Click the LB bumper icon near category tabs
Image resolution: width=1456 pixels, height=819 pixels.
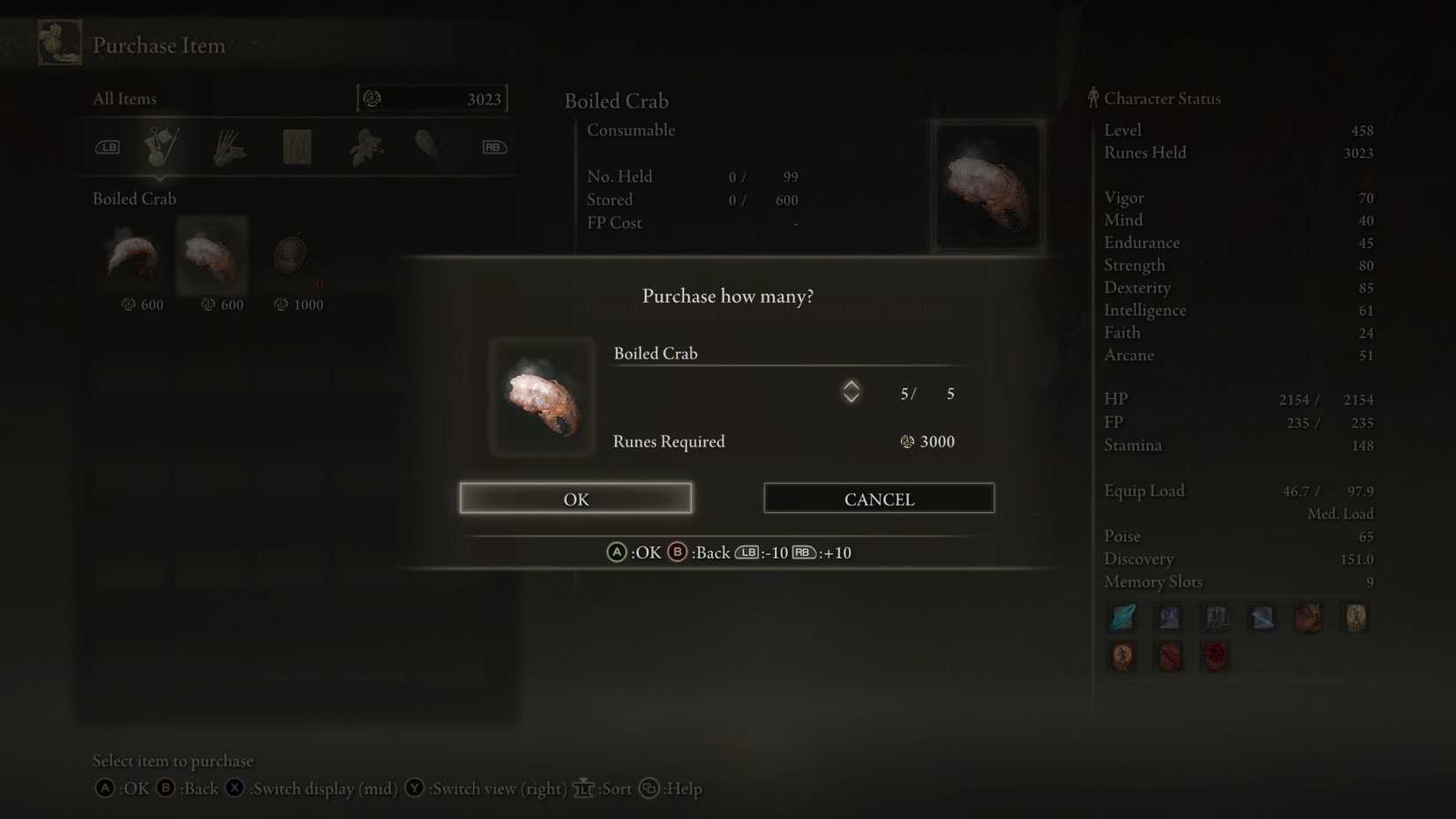(108, 147)
